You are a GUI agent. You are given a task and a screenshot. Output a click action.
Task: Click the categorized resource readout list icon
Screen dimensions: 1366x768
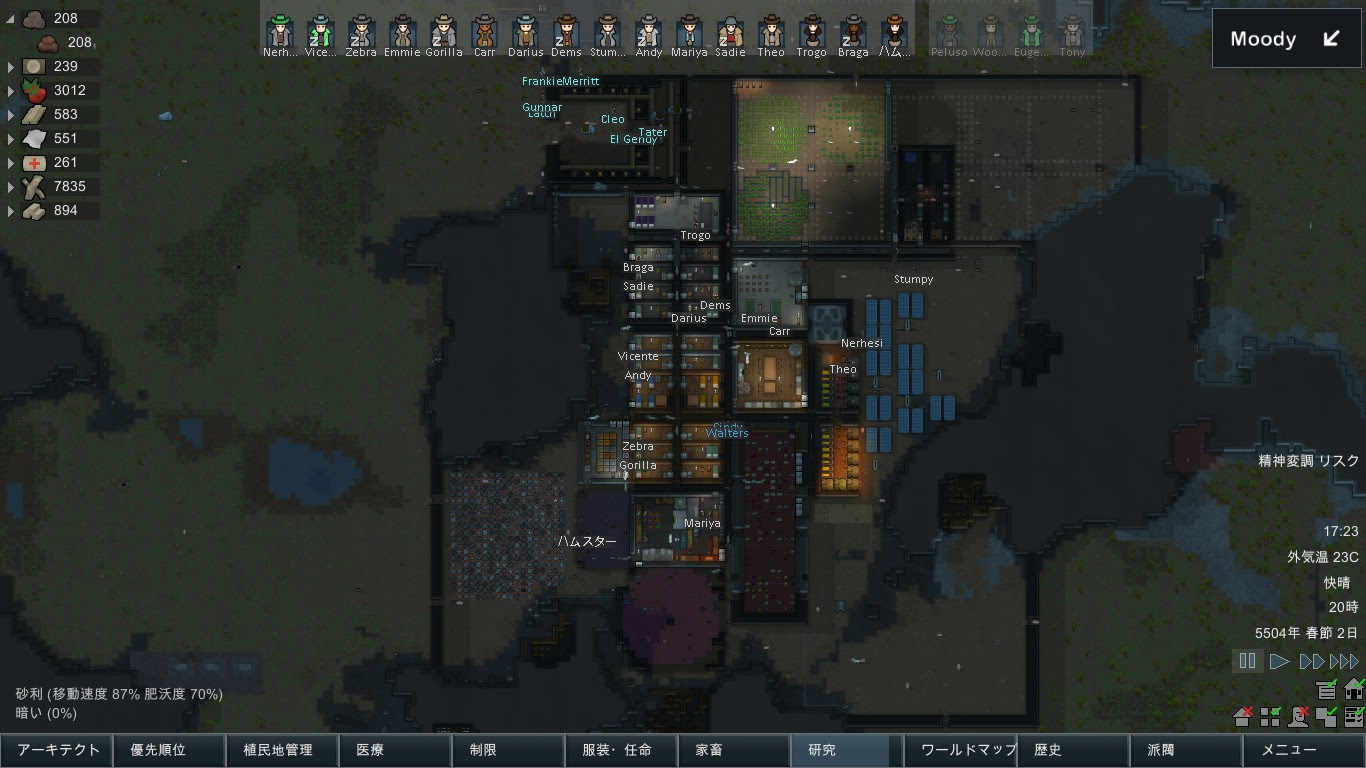pyautogui.click(x=1326, y=690)
